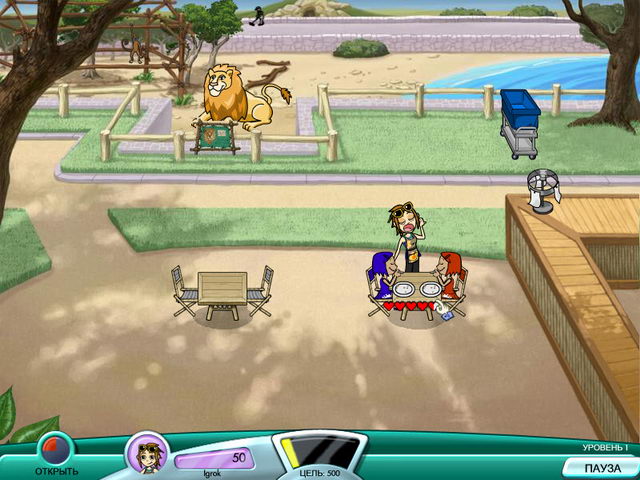Click the ПАУЗА pause button
Image resolution: width=640 pixels, height=480 pixels.
coord(602,467)
